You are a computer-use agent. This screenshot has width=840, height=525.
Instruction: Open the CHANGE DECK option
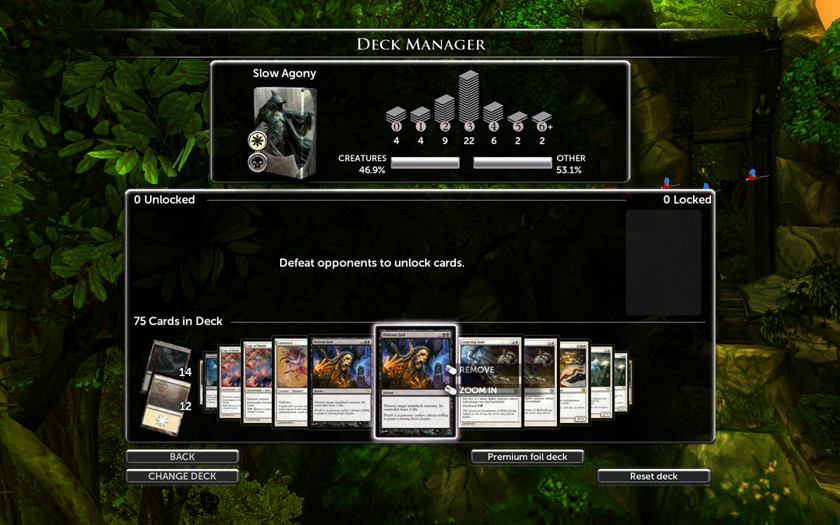182,476
